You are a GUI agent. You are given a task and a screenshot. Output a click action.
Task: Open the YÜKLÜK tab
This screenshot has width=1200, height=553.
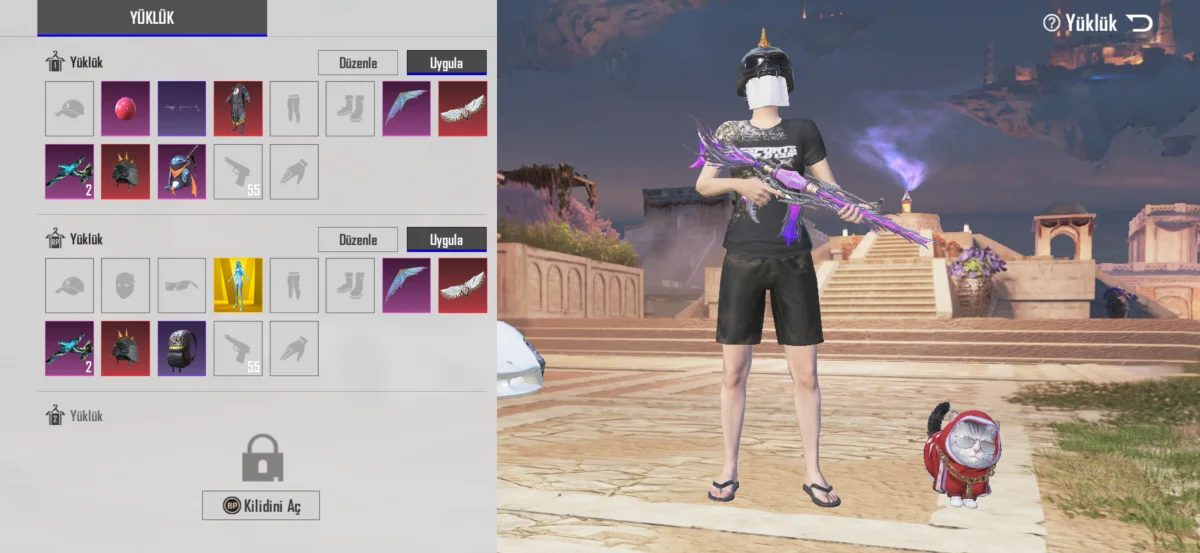[x=152, y=17]
